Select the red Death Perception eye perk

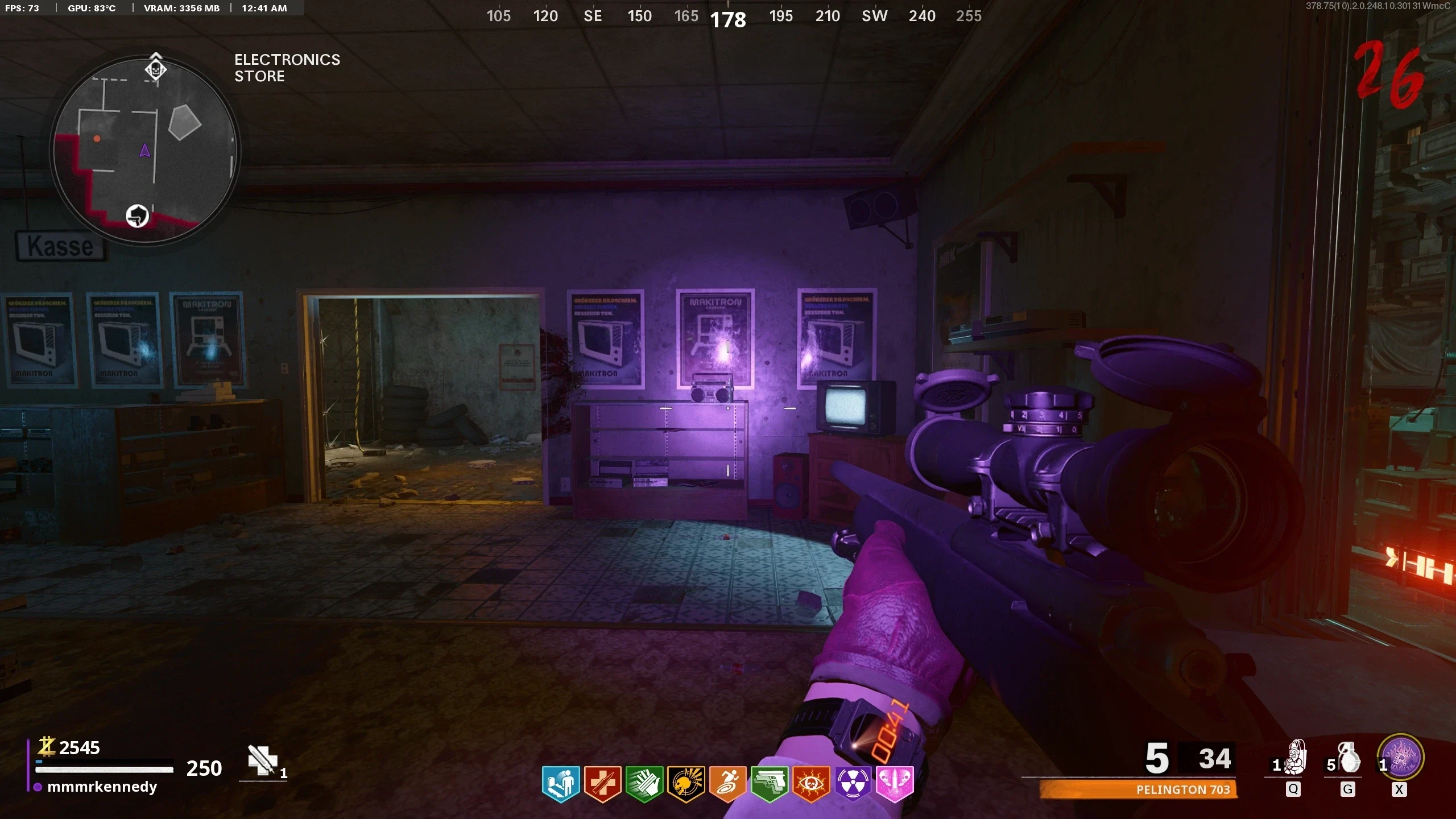pos(811,784)
